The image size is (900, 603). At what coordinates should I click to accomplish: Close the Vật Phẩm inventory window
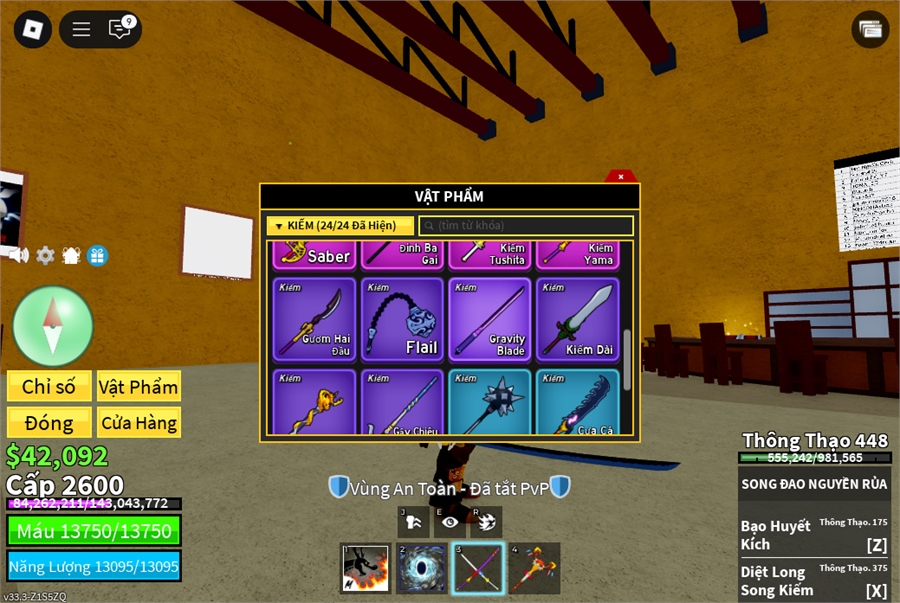point(621,177)
